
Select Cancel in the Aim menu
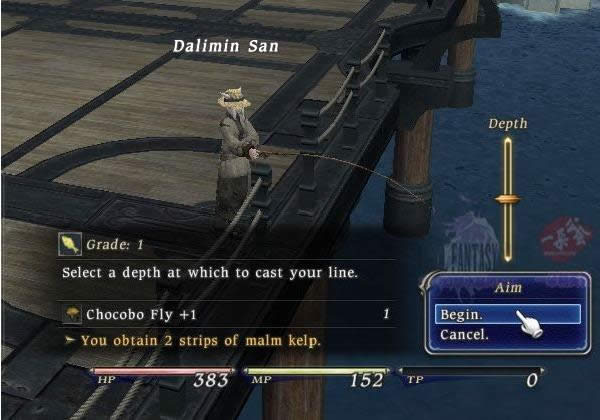[465, 334]
